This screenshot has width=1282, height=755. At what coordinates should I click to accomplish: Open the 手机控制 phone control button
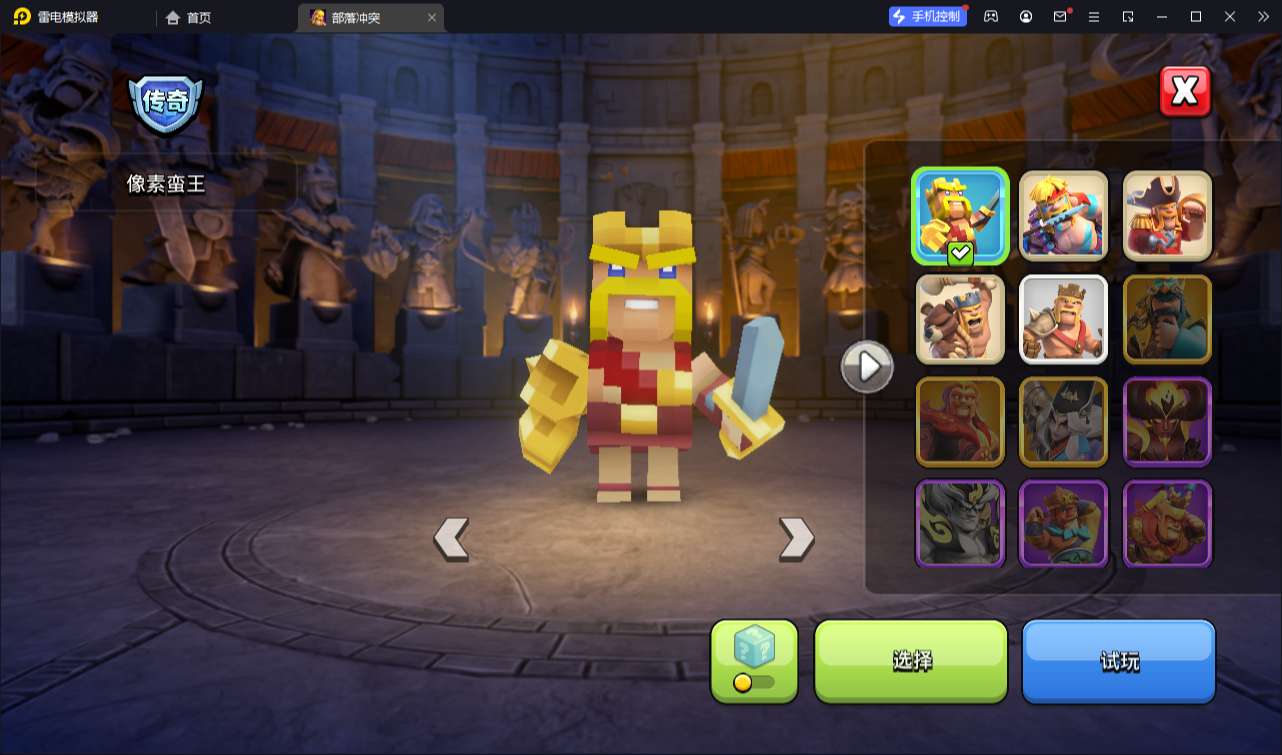[927, 16]
